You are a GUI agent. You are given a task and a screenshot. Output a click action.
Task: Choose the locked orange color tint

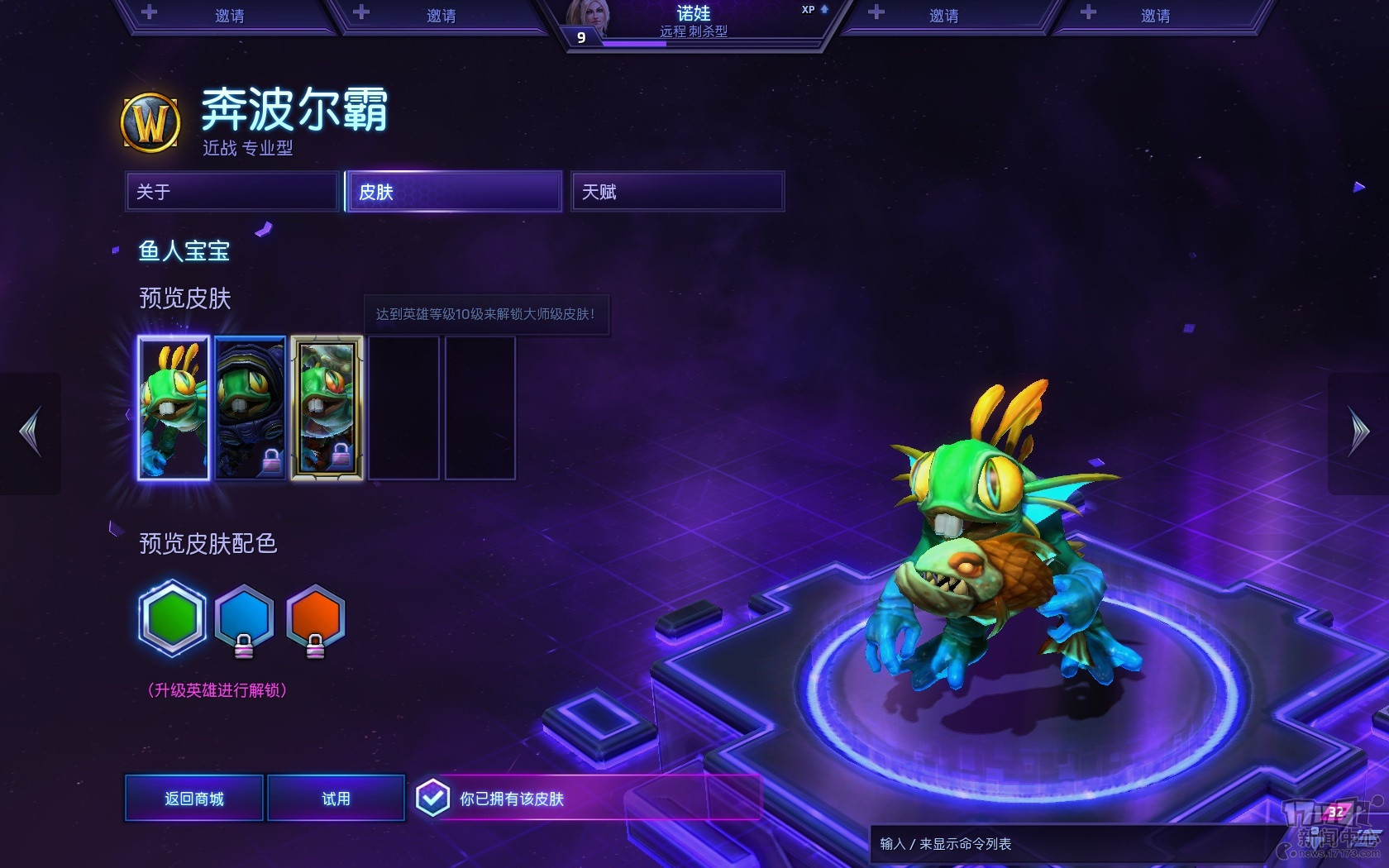(x=315, y=618)
